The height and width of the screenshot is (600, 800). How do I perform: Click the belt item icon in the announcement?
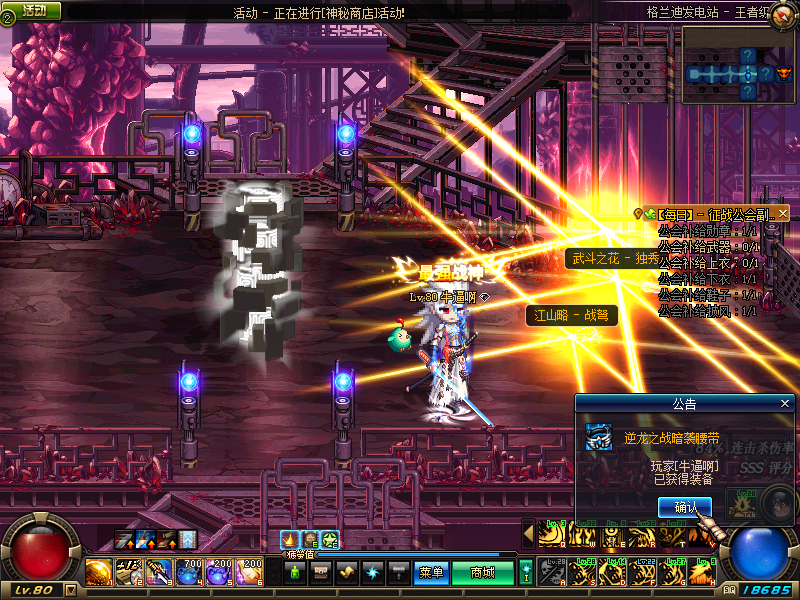599,437
